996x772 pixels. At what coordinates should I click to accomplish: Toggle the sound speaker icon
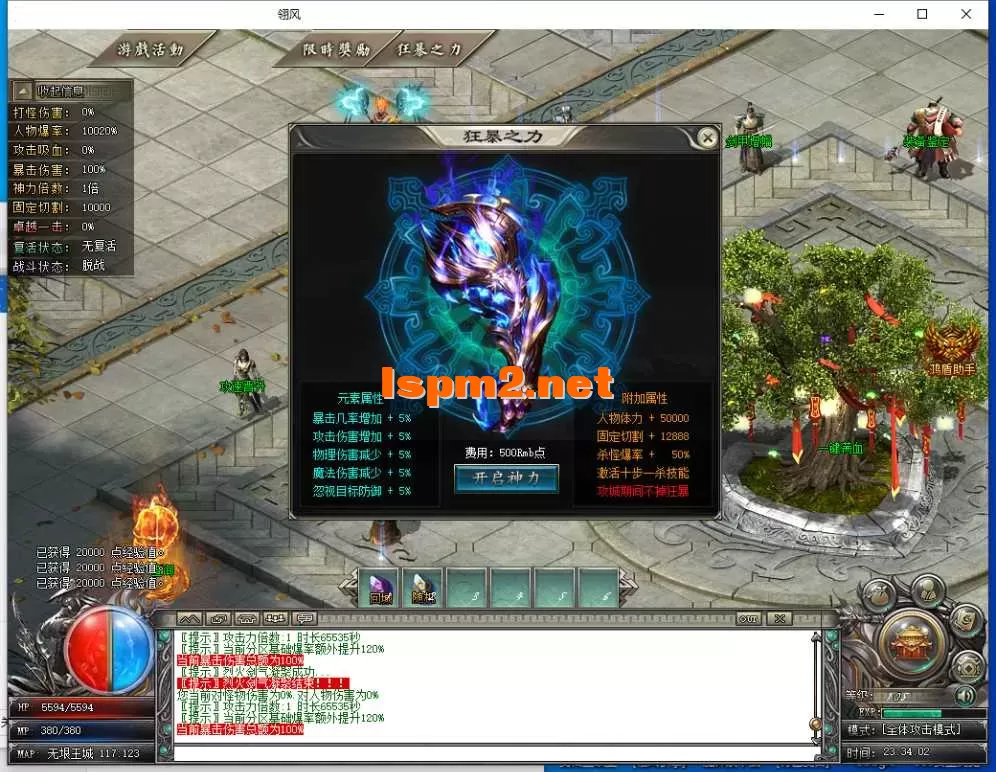[965, 695]
